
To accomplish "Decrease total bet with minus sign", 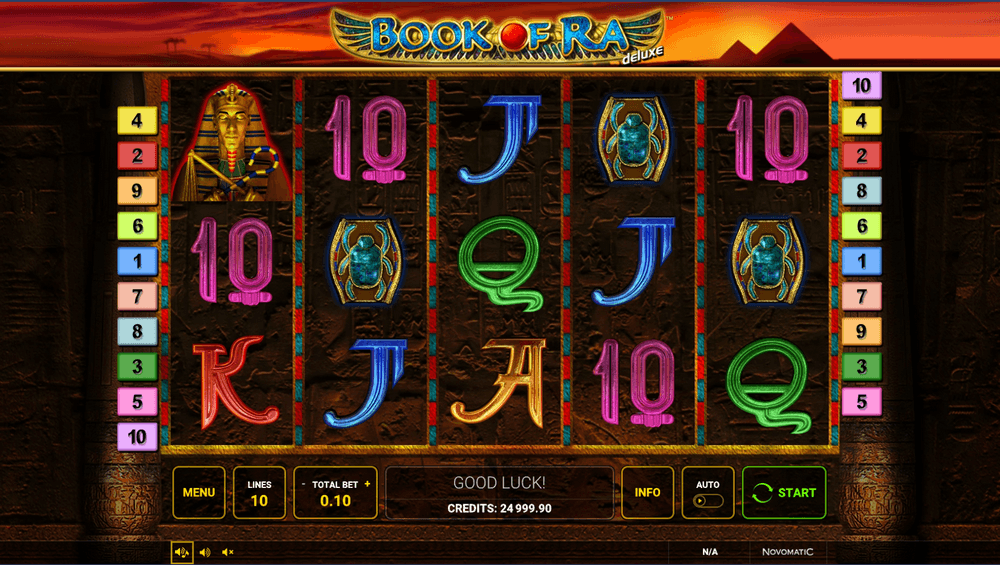I will click(304, 484).
